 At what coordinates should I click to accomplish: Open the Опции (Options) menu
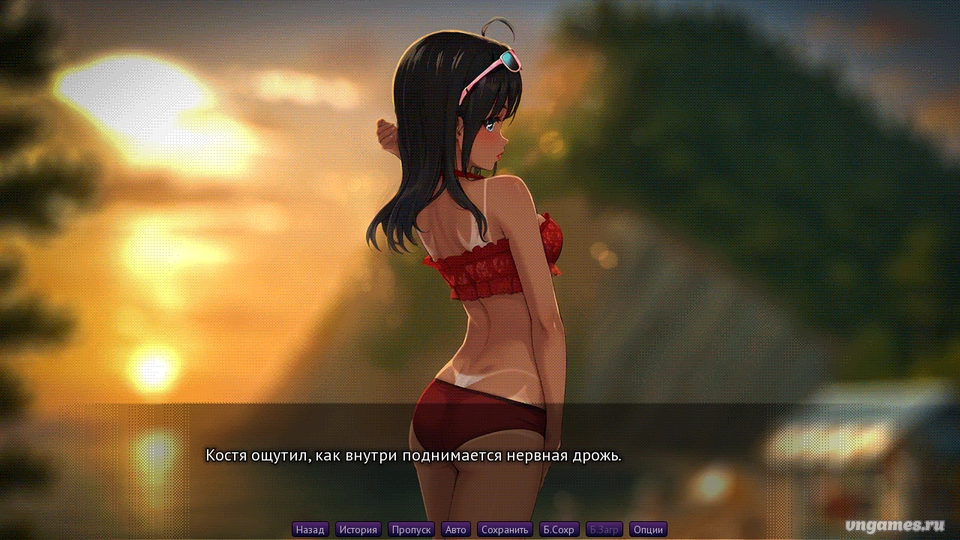[648, 529]
